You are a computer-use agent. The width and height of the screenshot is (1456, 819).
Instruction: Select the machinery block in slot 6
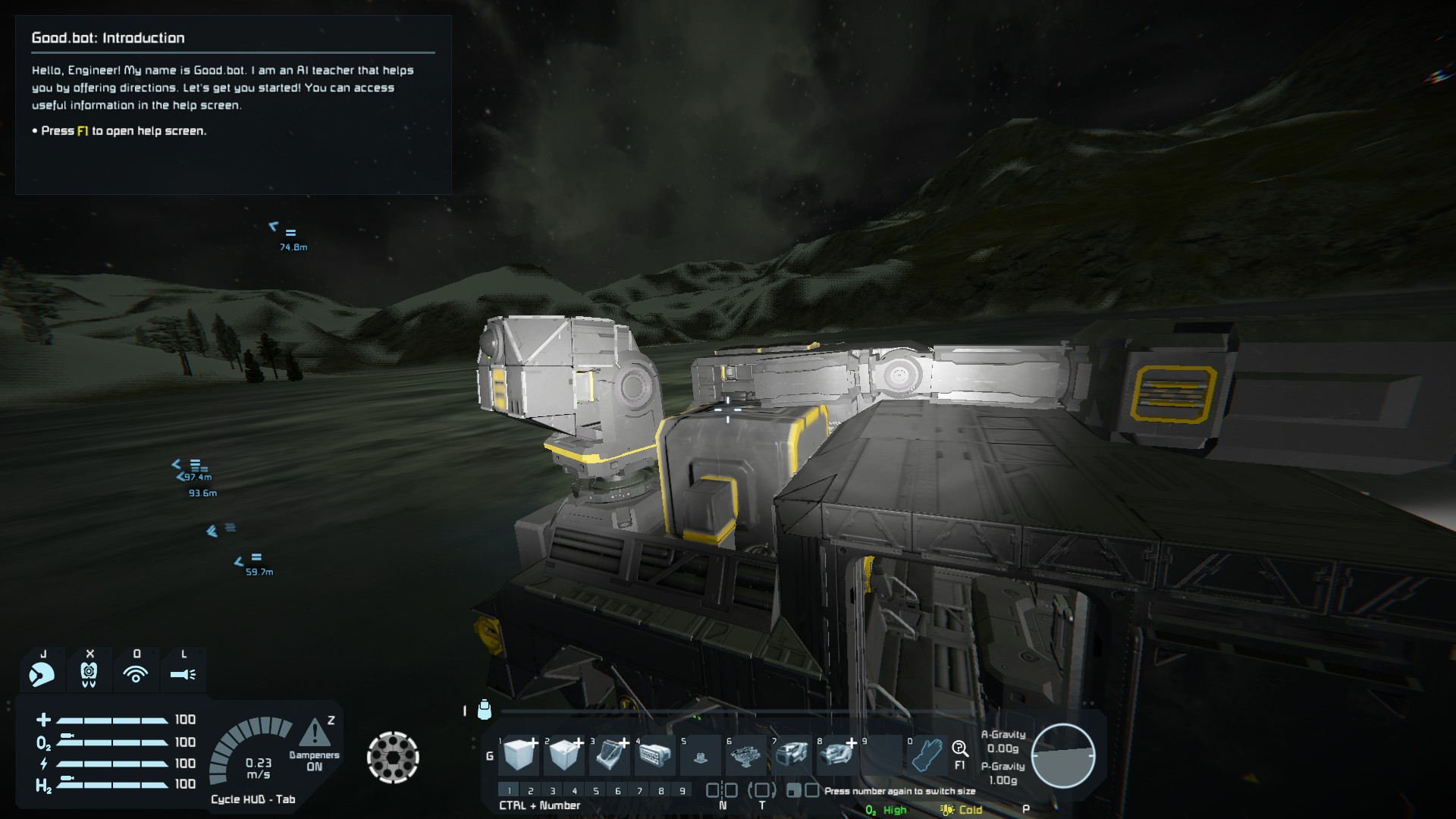click(x=746, y=755)
